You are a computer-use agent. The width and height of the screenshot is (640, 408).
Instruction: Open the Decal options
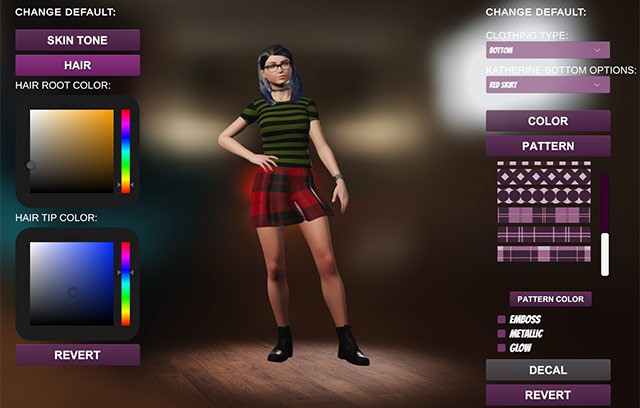coord(548,370)
